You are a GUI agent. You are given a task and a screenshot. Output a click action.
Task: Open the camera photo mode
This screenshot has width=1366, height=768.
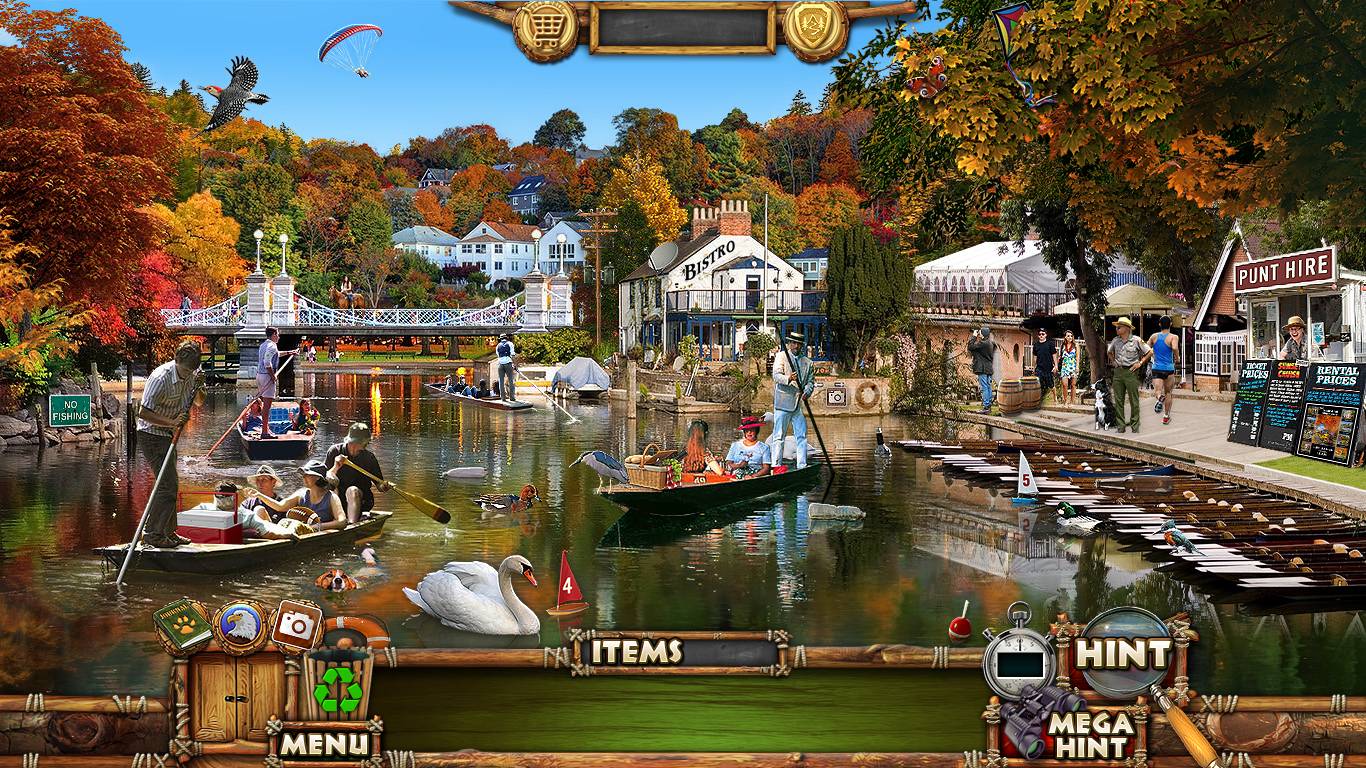coord(296,625)
